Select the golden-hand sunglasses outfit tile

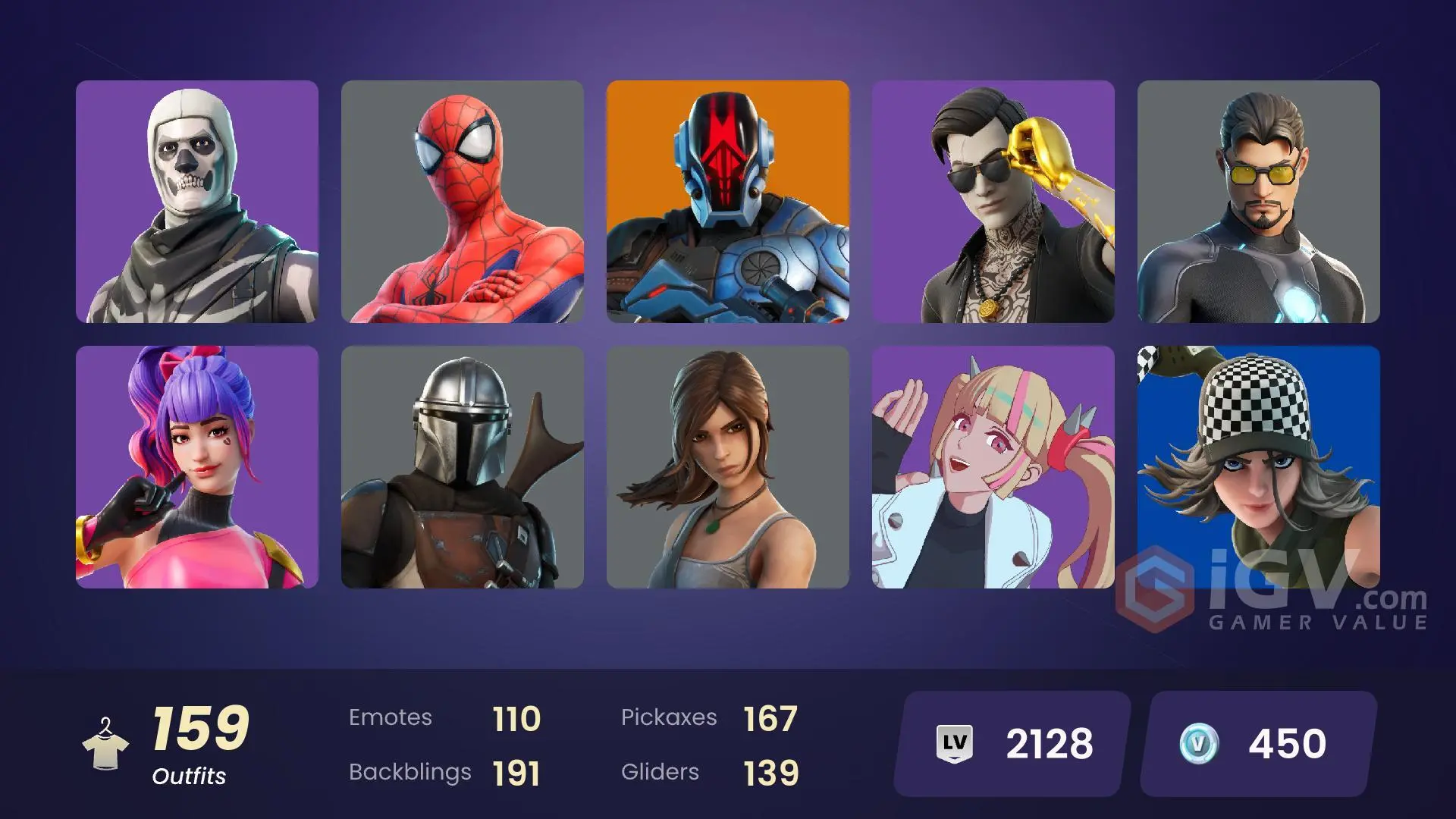(x=993, y=202)
